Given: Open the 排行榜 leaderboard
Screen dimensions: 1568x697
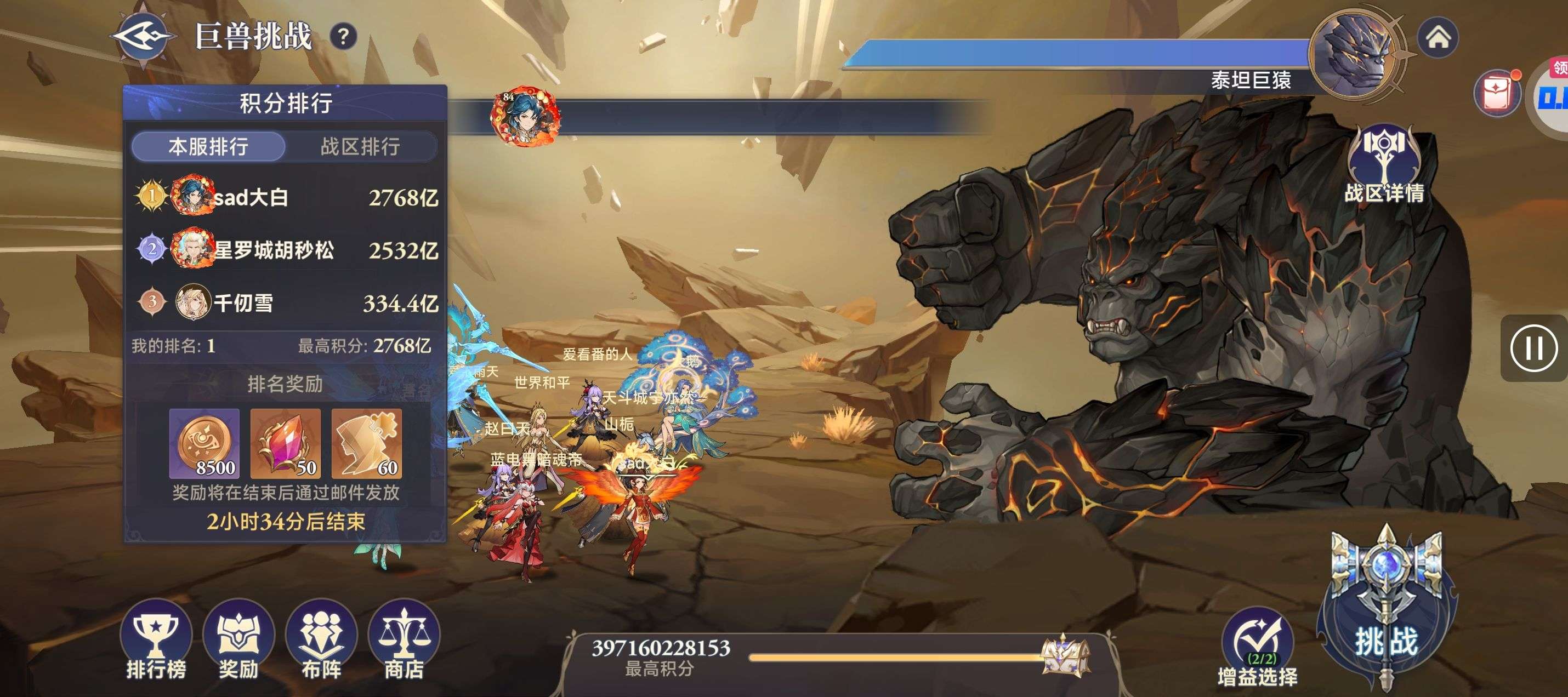Looking at the screenshot, I should point(156,642).
